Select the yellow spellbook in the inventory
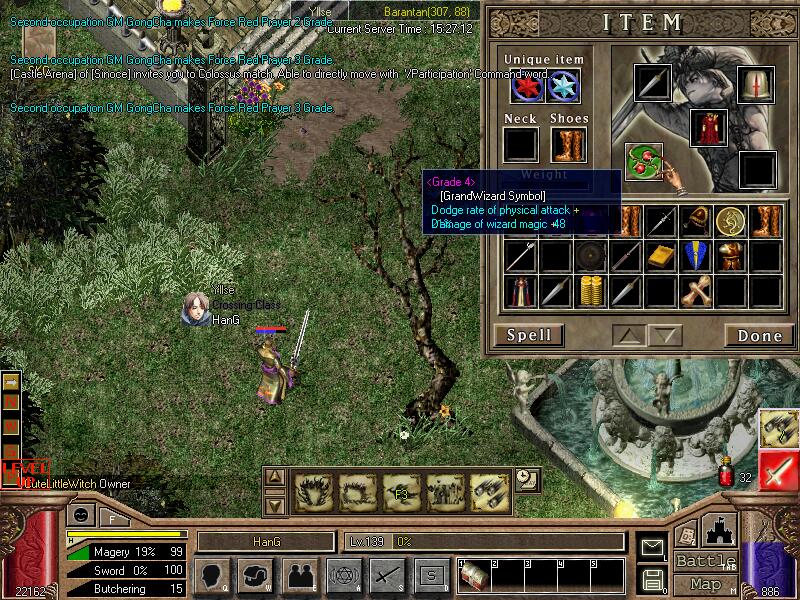This screenshot has width=800, height=600. pyautogui.click(x=660, y=256)
